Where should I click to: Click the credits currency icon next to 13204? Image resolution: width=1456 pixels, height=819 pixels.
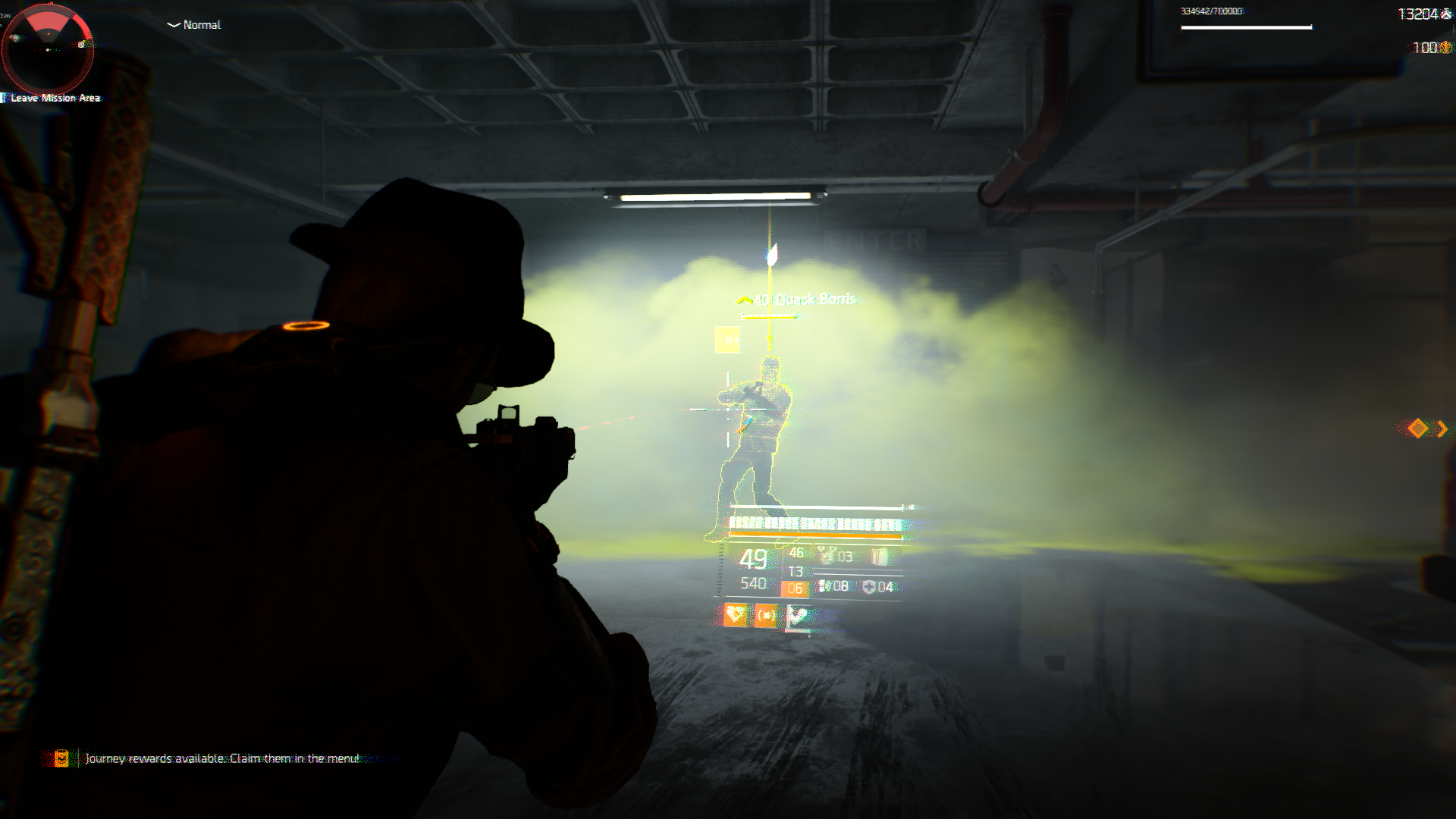[x=1447, y=13]
